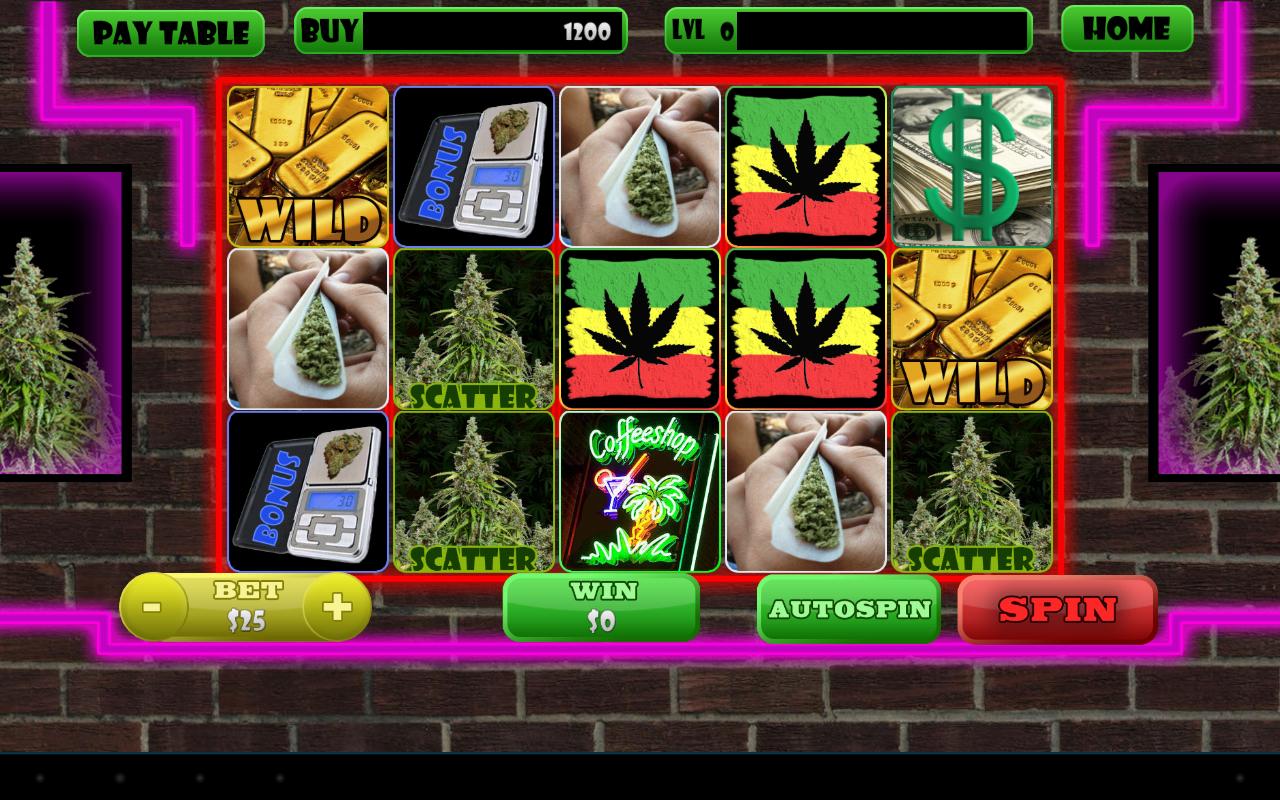Tap the dollar sign money symbol on top right

pos(971,165)
